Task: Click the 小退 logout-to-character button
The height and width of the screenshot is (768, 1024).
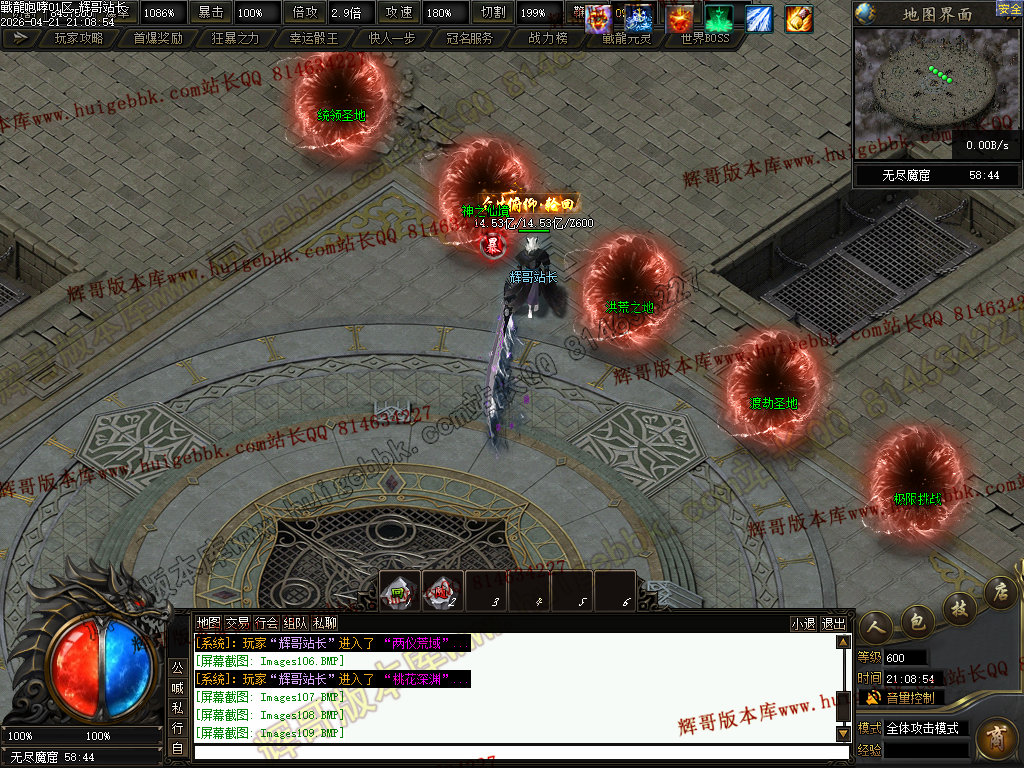Action: [803, 623]
